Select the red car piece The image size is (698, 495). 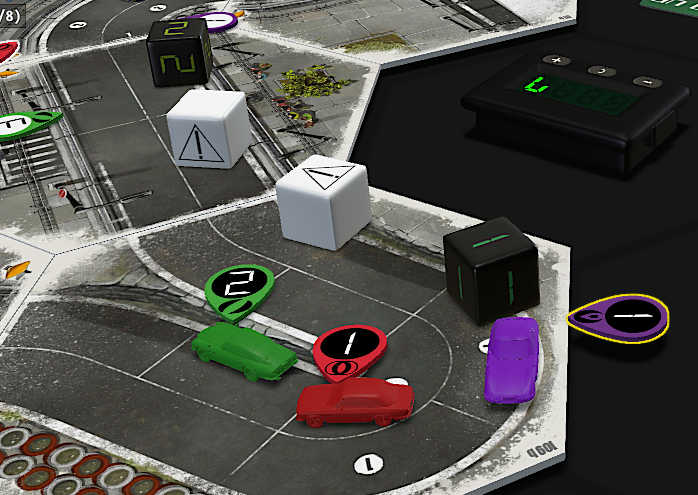(355, 400)
